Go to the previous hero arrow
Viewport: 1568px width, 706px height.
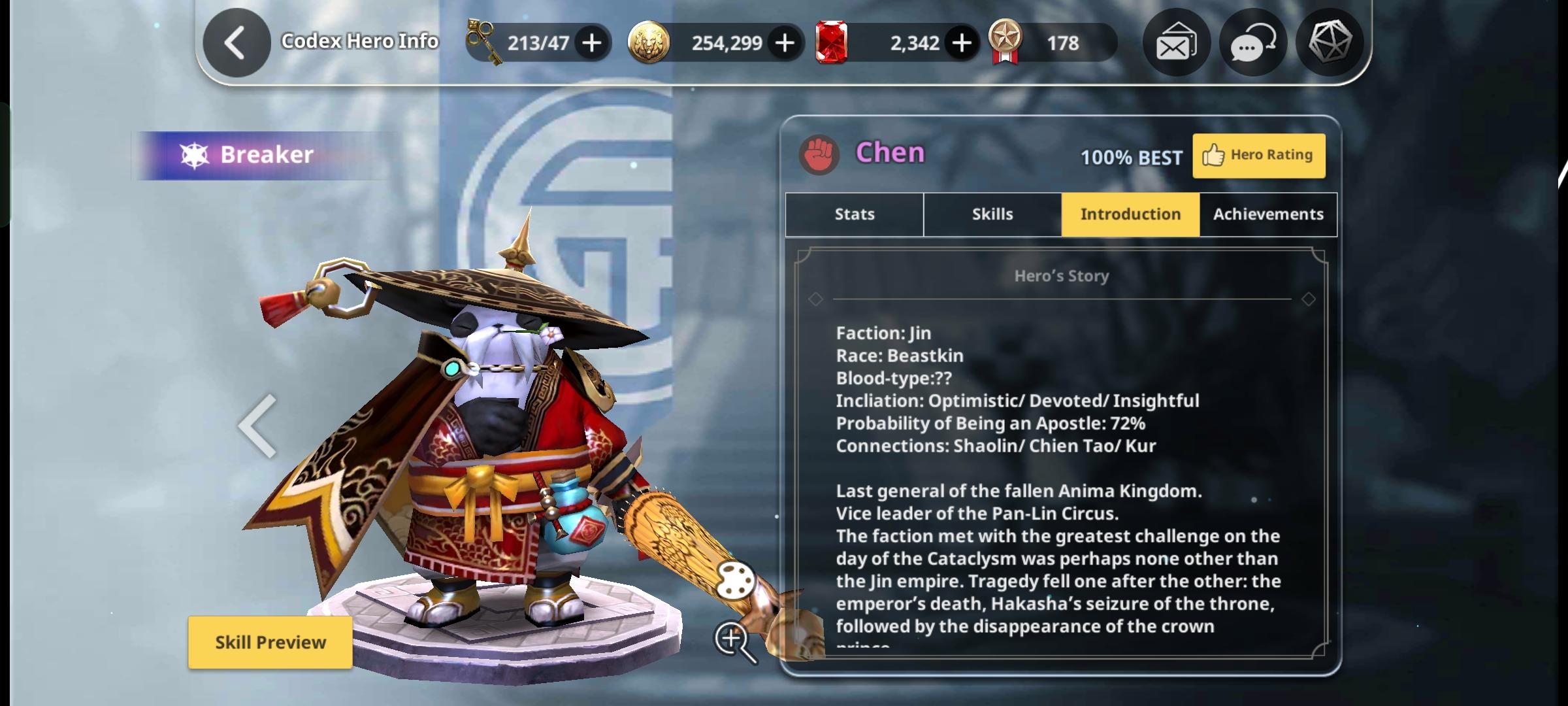258,426
